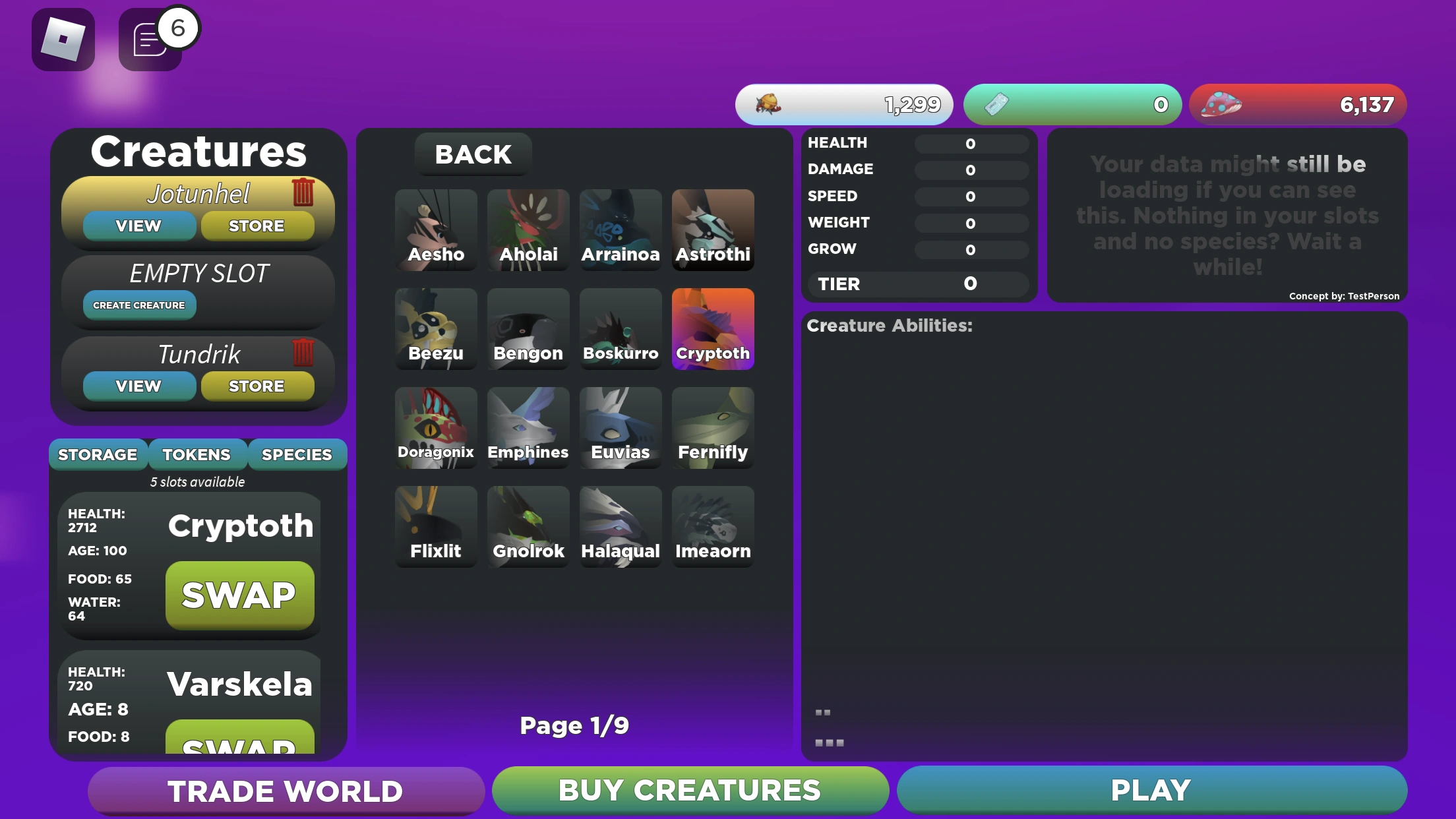Open the STORAGE tab

pos(98,454)
